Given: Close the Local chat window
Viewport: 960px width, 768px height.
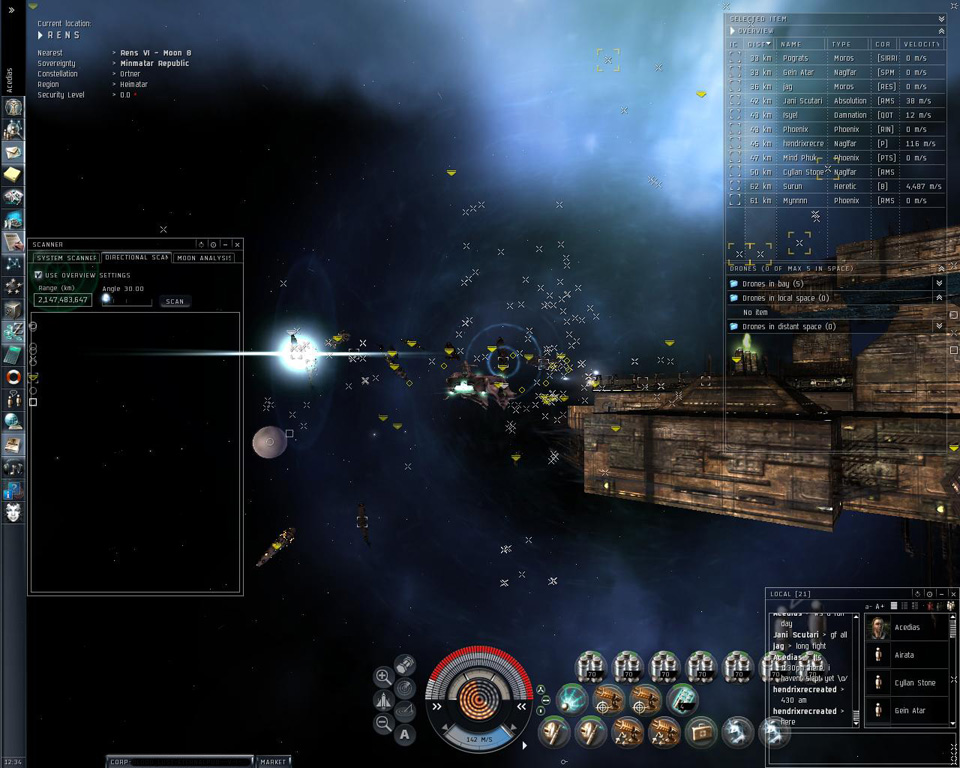Looking at the screenshot, I should coord(951,594).
